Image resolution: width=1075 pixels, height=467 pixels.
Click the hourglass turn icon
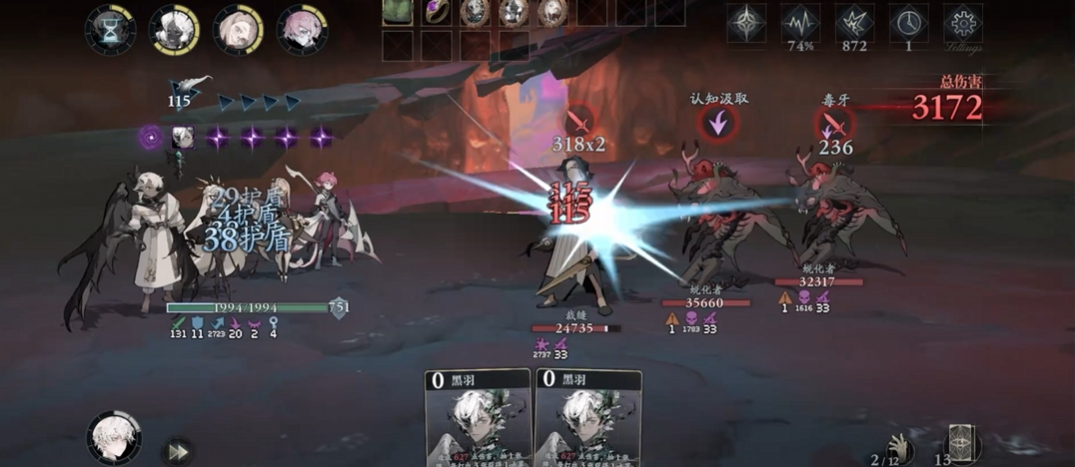tap(110, 30)
